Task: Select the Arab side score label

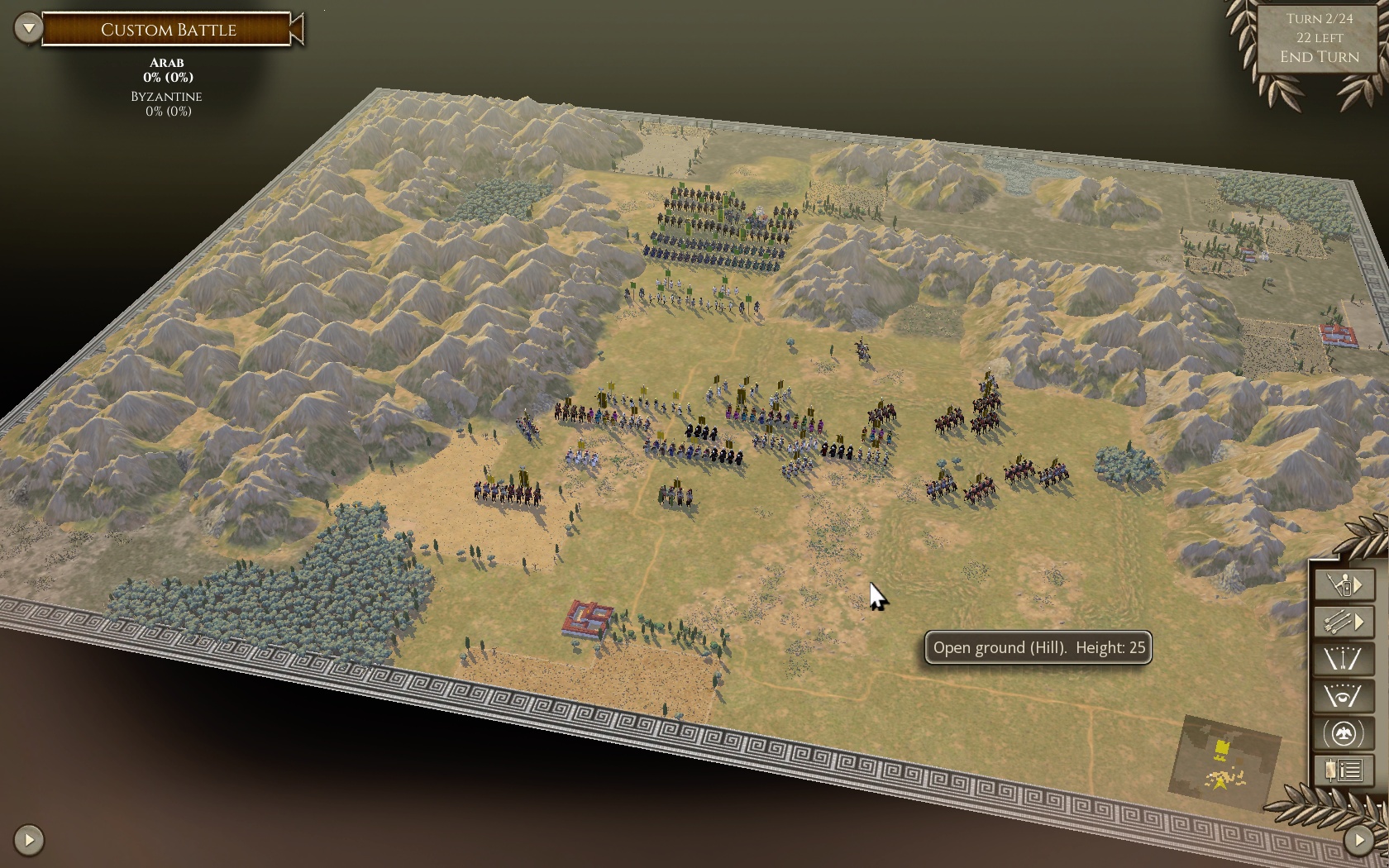Action: coord(167,70)
